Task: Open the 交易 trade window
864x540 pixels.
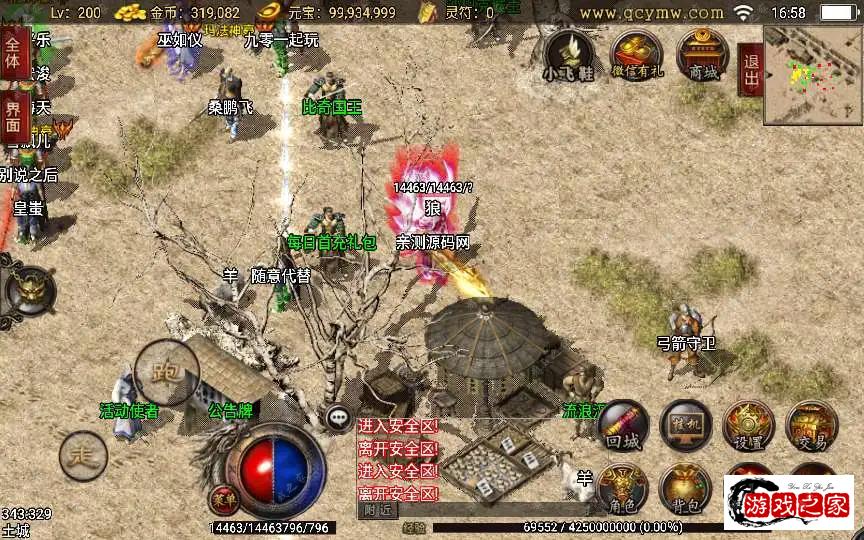Action: pos(810,425)
